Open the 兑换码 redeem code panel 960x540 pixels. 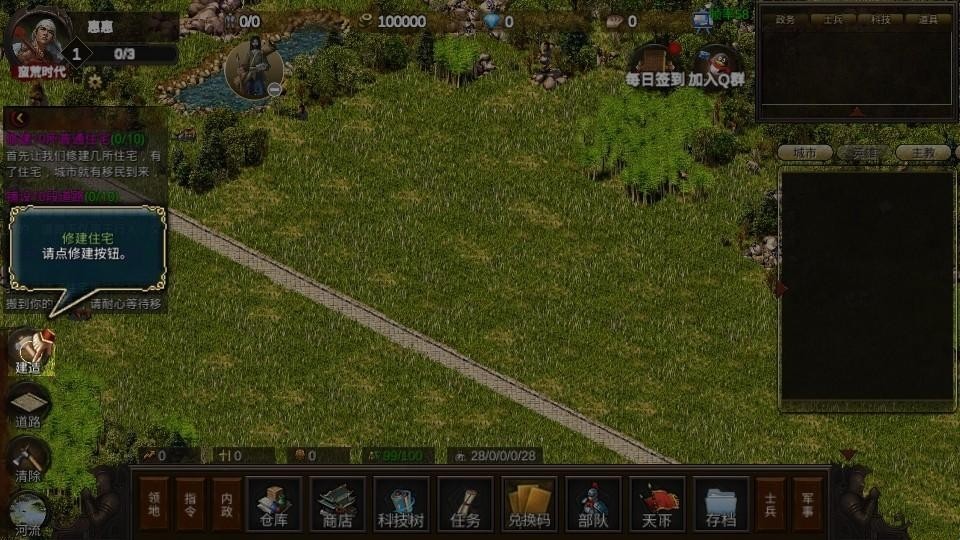coord(529,503)
